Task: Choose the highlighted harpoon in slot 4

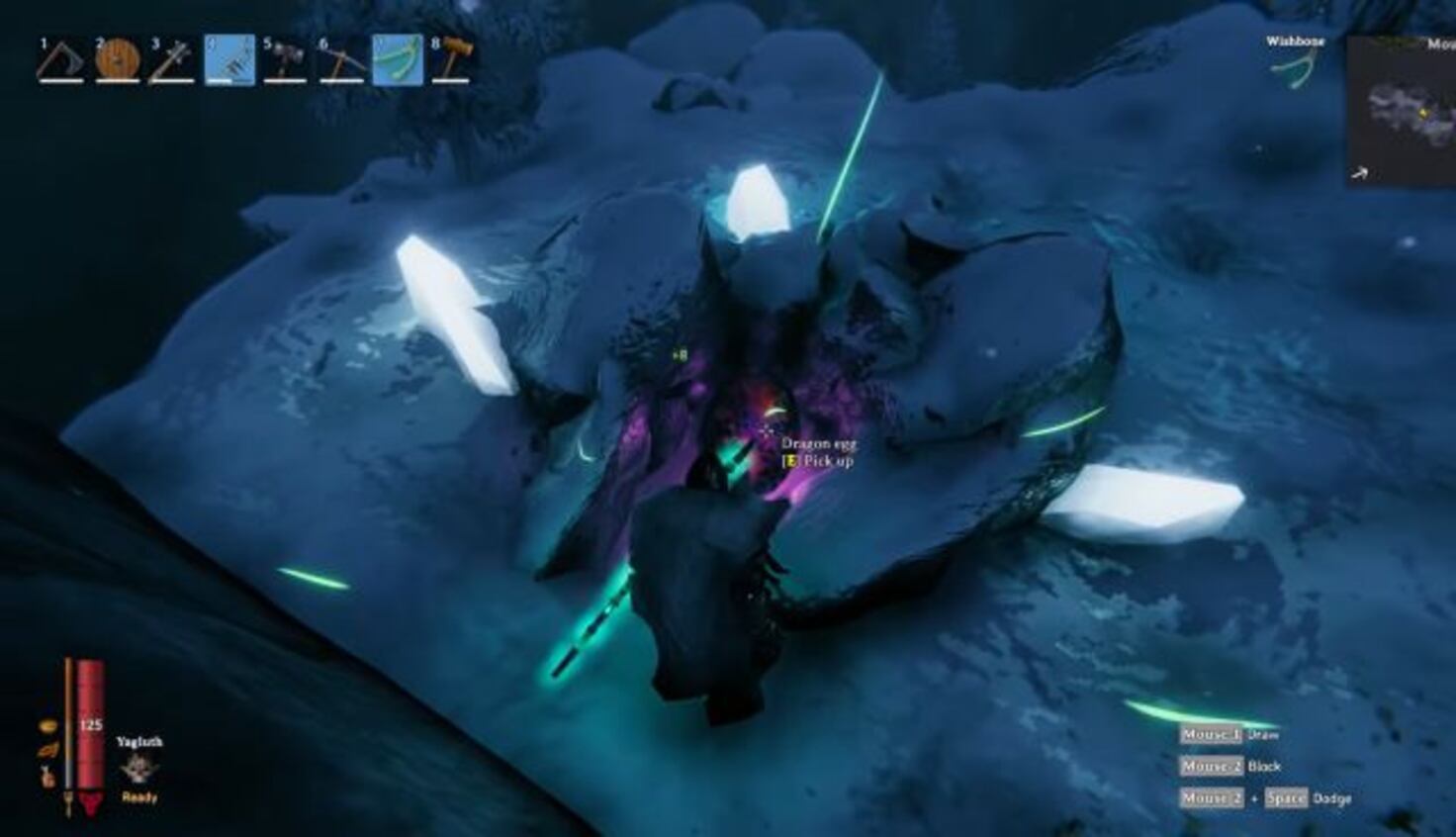Action: (229, 59)
